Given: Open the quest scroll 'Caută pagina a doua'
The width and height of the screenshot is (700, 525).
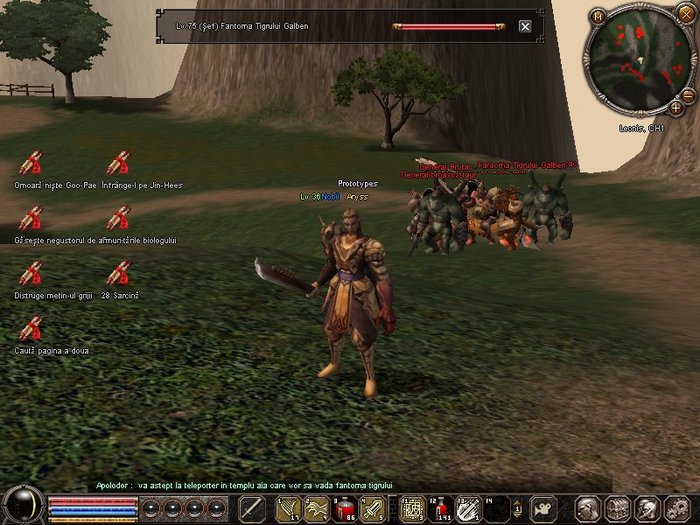Looking at the screenshot, I should (31, 328).
